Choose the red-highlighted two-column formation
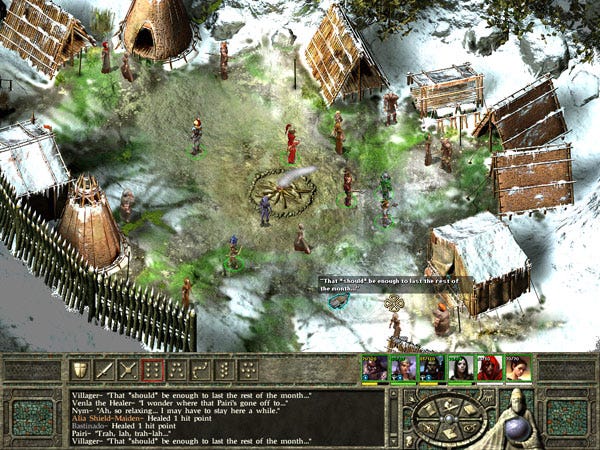Image resolution: width=600 pixels, height=450 pixels. pos(152,370)
